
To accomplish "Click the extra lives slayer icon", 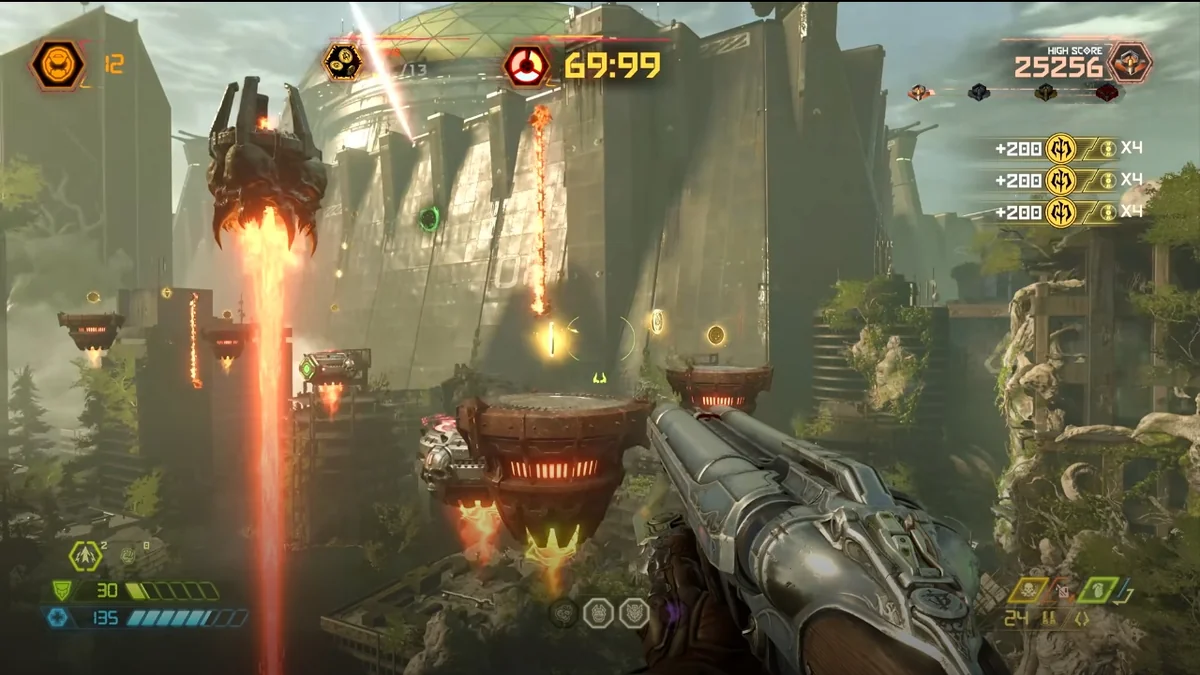I will tap(86, 554).
